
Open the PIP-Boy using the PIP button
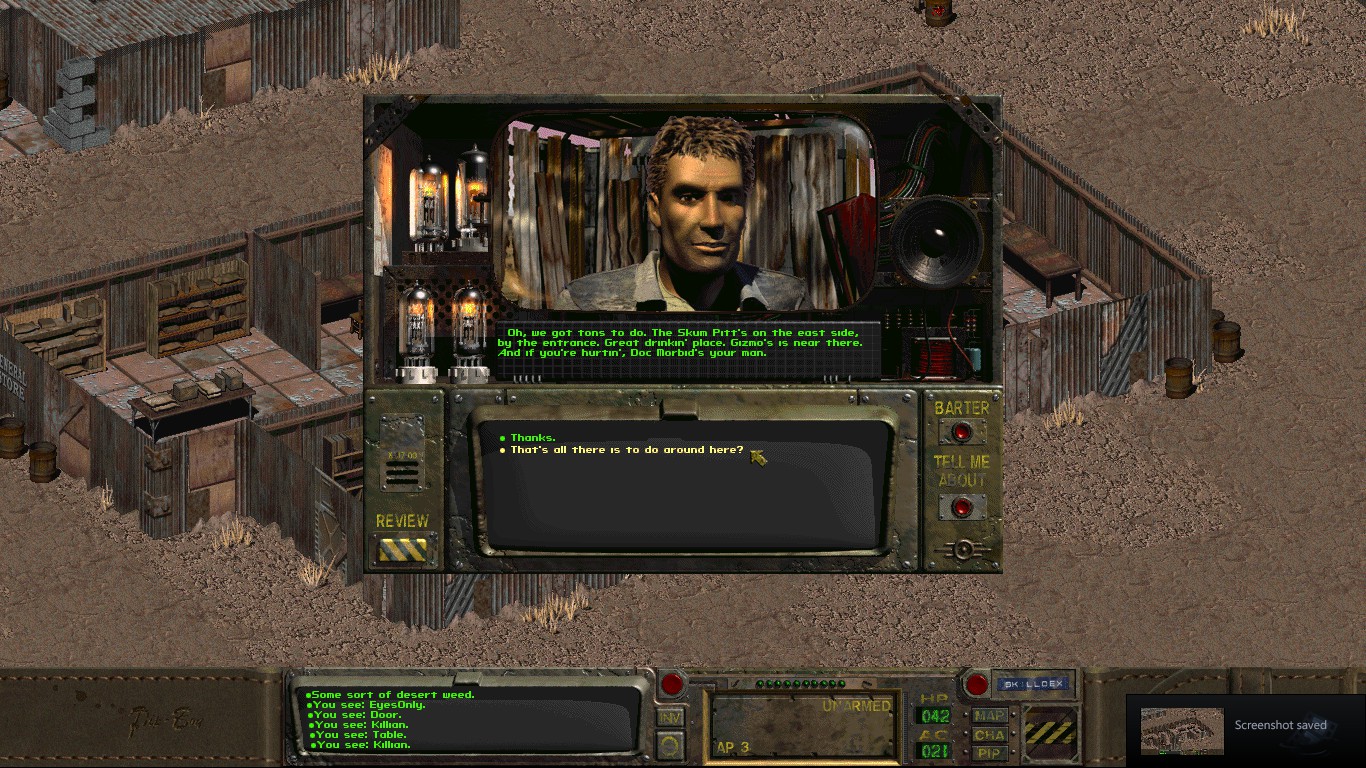tap(988, 752)
